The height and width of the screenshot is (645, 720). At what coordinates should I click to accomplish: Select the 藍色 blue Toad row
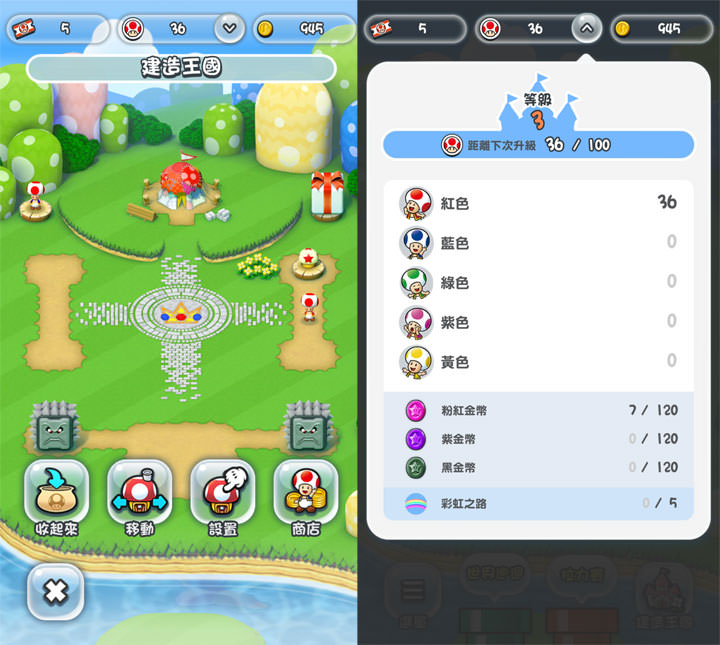[538, 243]
